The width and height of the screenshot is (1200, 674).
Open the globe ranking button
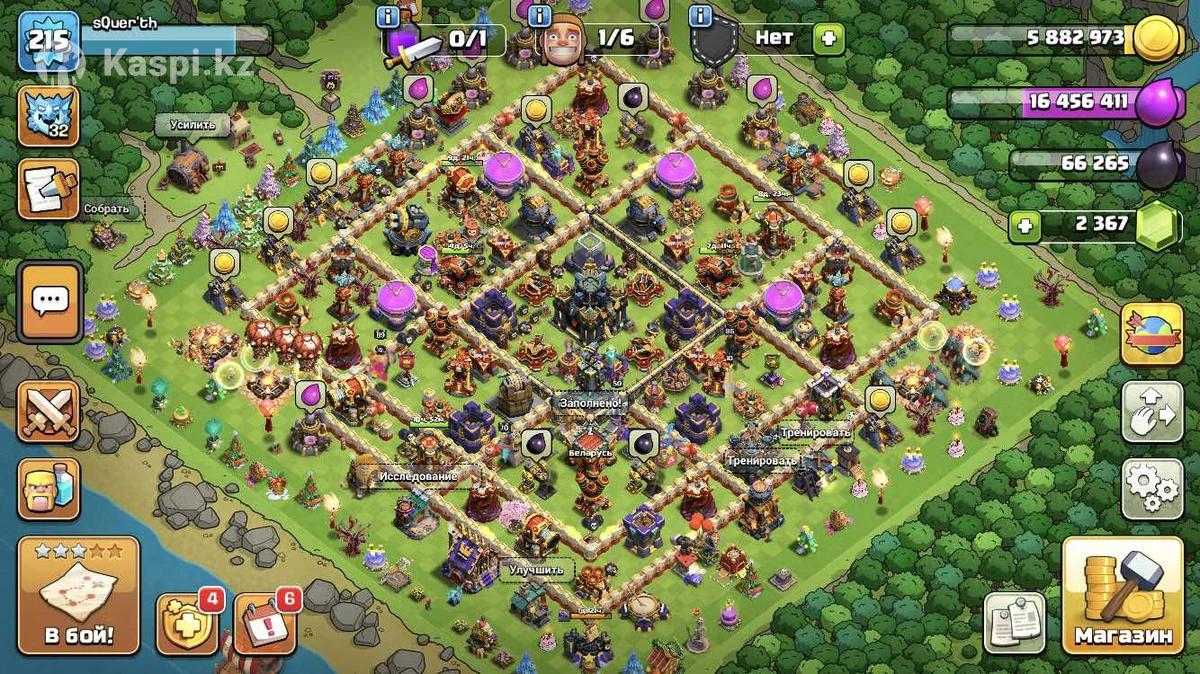pos(1151,334)
